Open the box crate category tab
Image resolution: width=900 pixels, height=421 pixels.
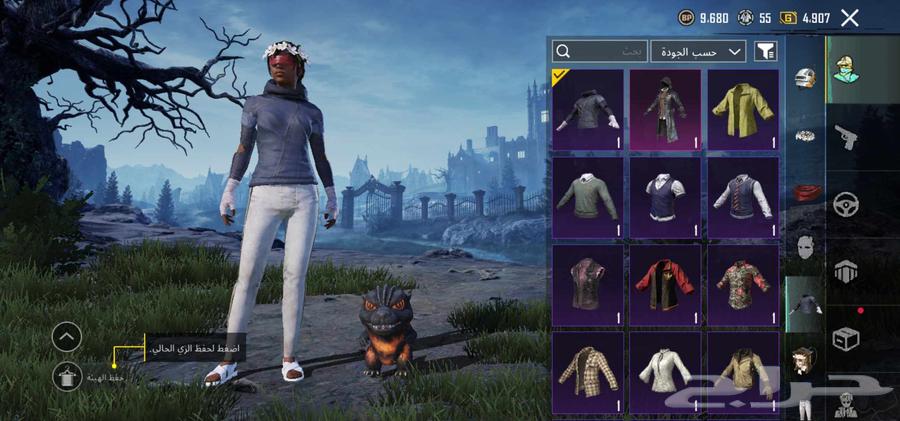point(846,339)
